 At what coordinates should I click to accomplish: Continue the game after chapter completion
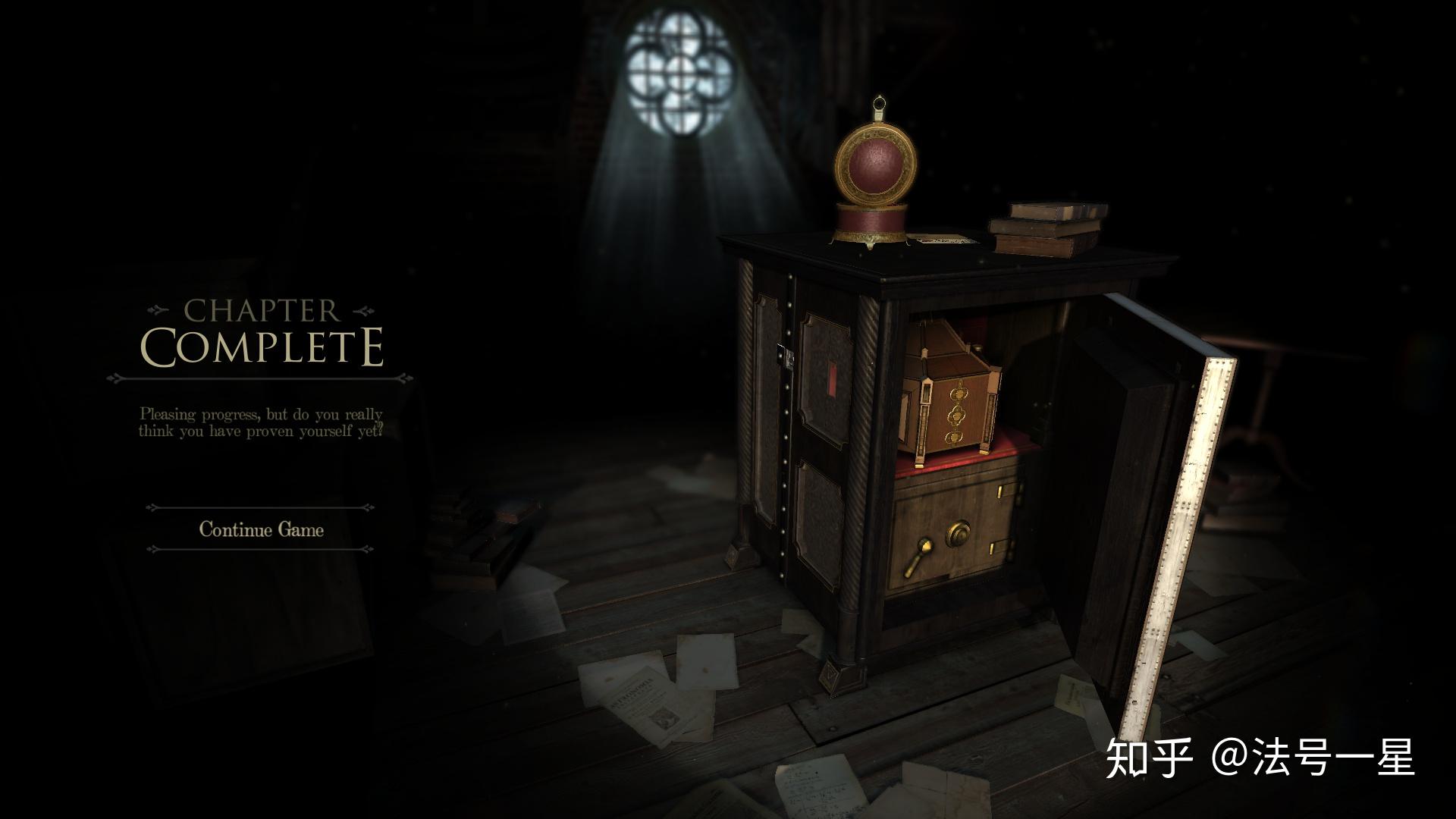pyautogui.click(x=261, y=529)
